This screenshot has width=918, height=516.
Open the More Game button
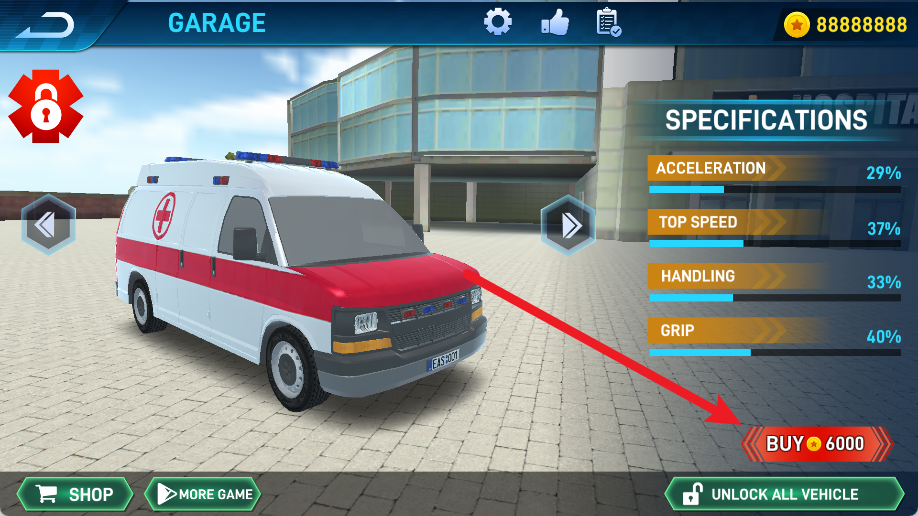click(x=203, y=494)
